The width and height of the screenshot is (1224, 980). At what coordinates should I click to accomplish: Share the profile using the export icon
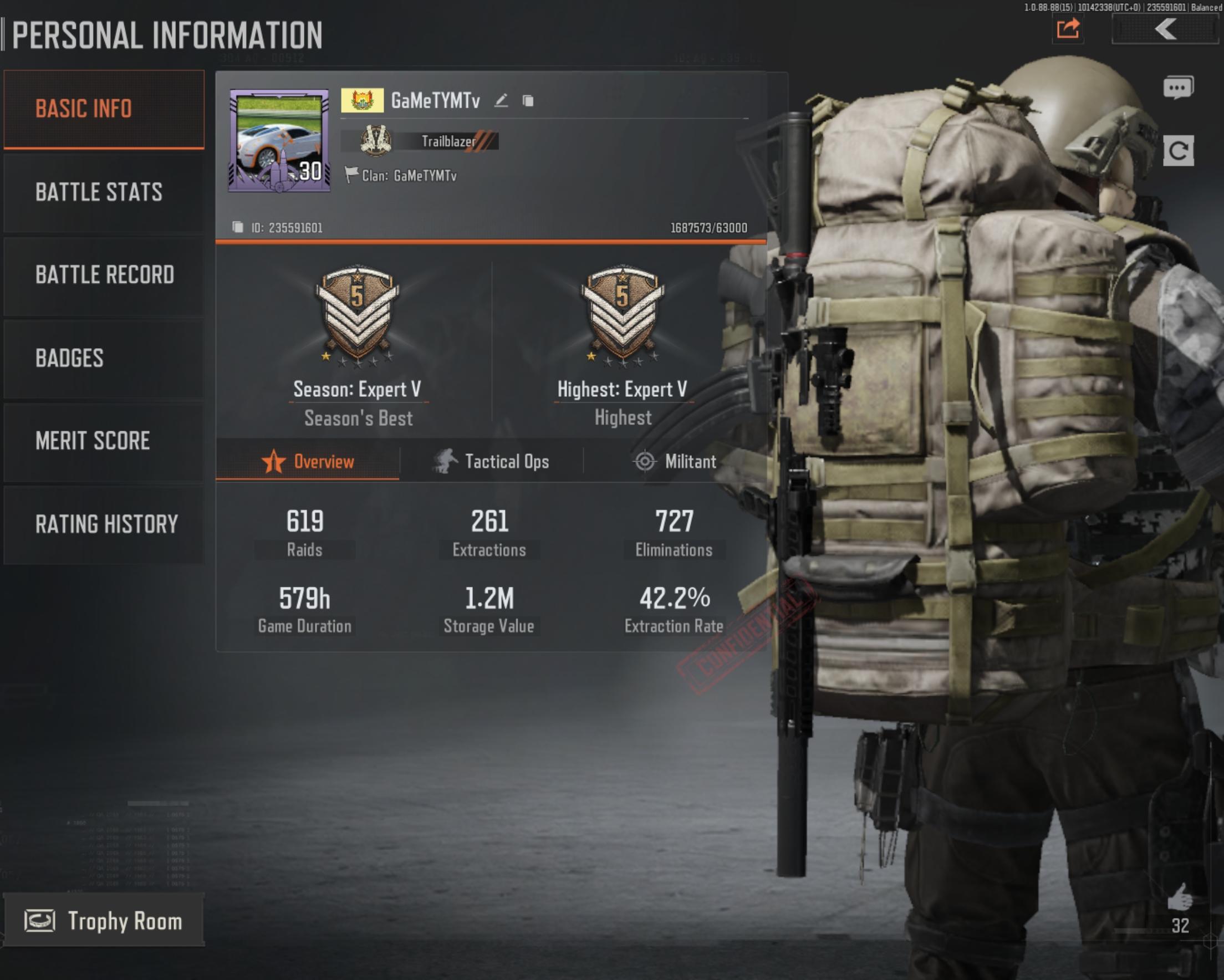[1068, 28]
